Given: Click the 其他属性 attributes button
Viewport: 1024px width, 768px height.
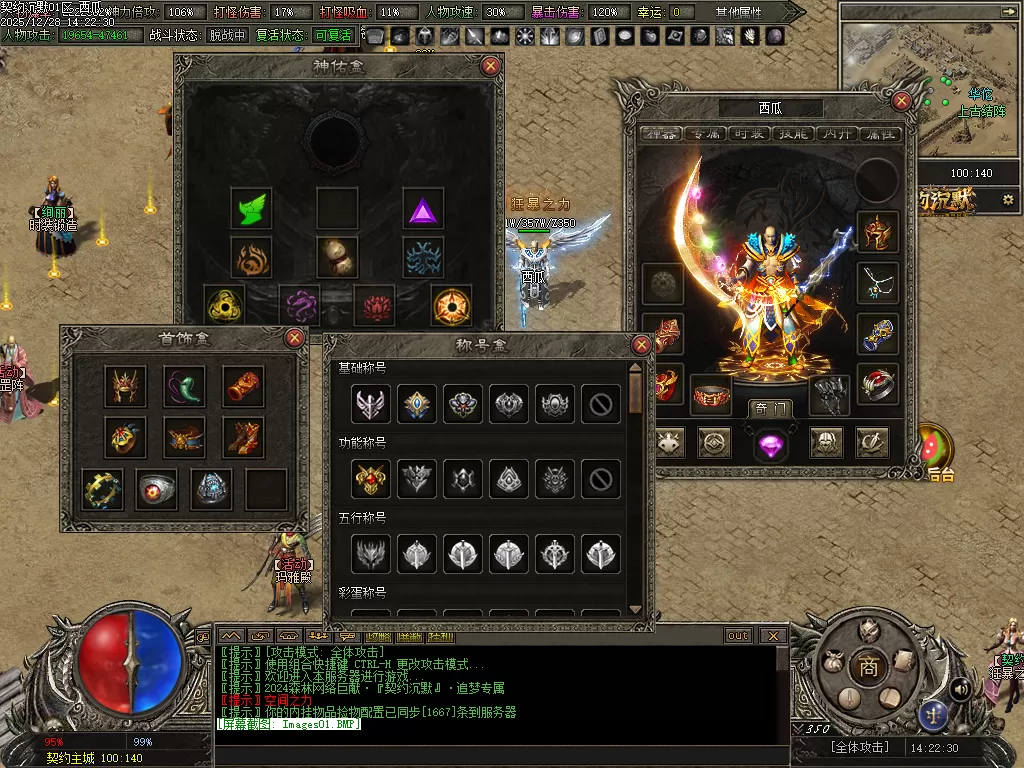Looking at the screenshot, I should tap(738, 12).
